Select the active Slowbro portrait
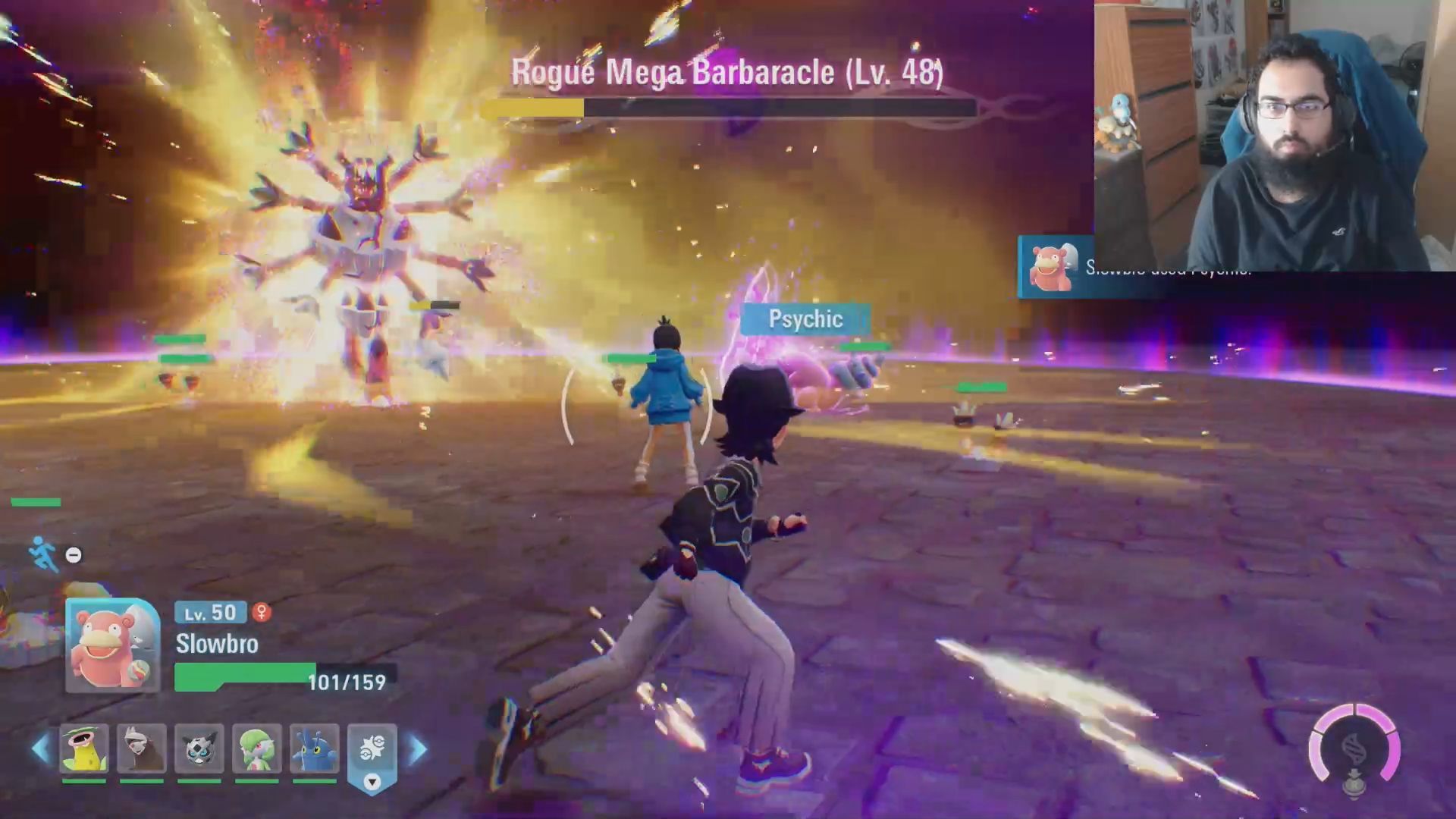The width and height of the screenshot is (1456, 819). click(112, 645)
